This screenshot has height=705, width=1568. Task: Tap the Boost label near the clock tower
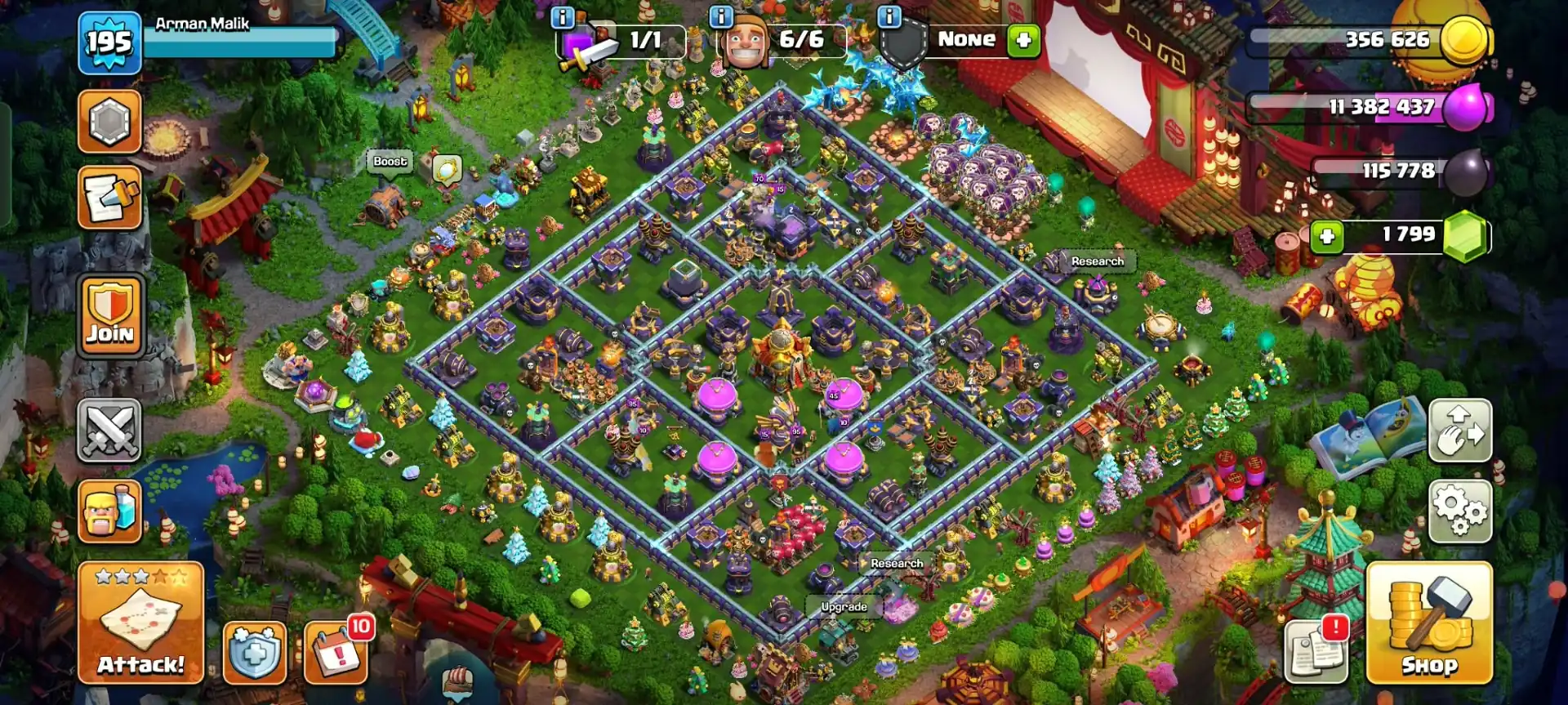(x=391, y=162)
